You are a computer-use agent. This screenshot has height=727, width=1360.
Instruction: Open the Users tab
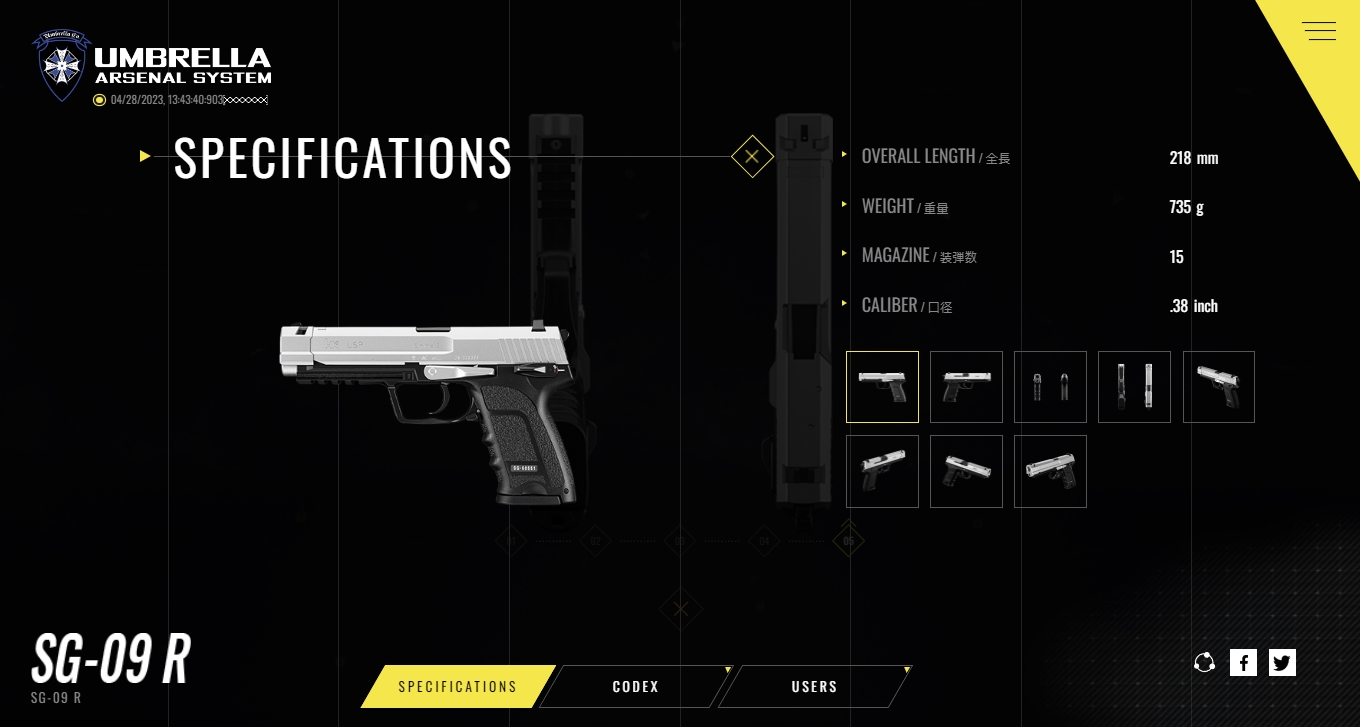(x=814, y=687)
